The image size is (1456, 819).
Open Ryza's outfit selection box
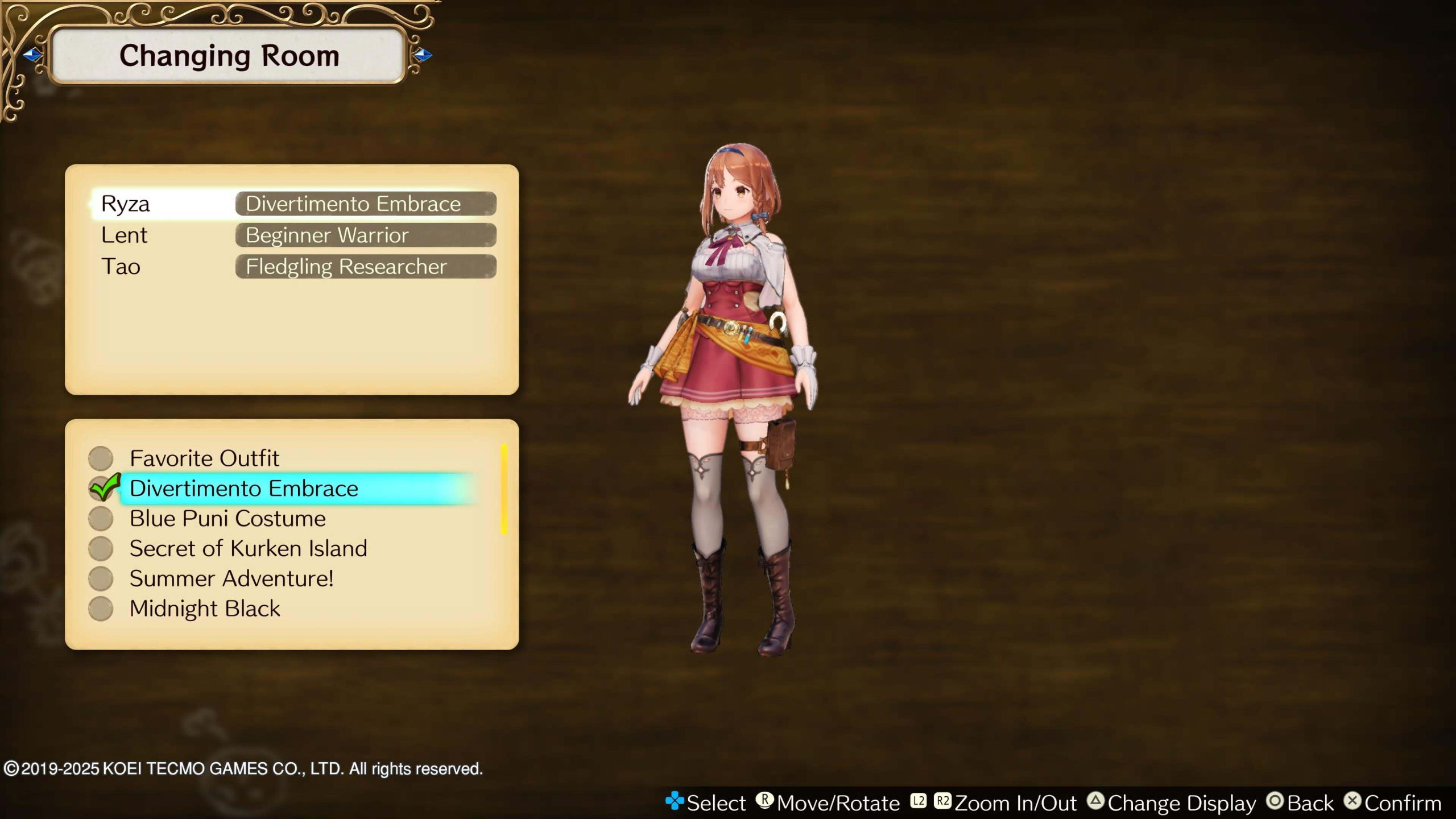(366, 204)
